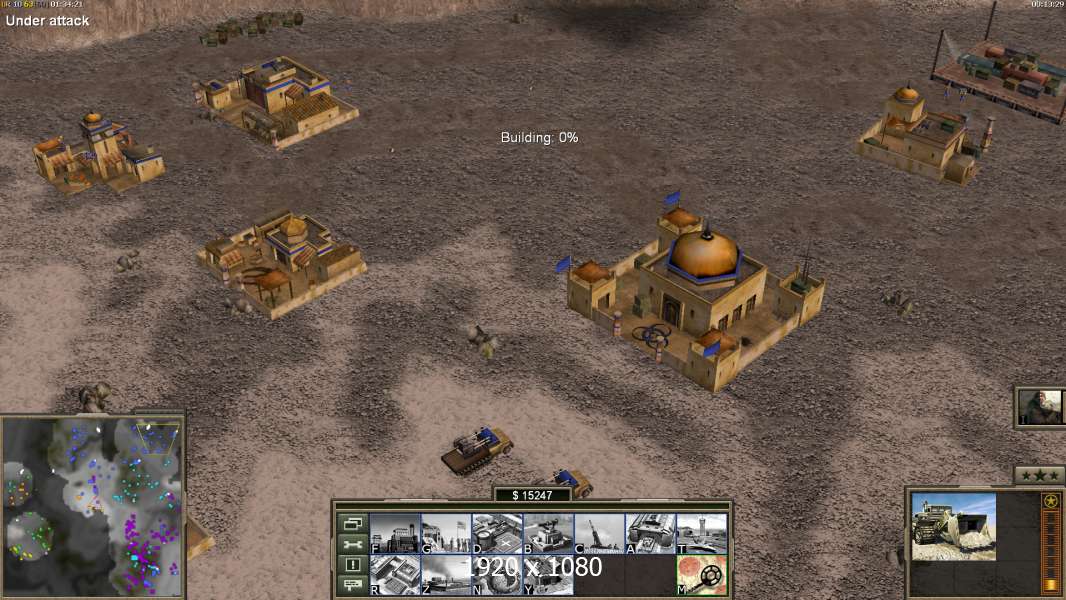Activate the mine detector command labeled M

pos(701,575)
